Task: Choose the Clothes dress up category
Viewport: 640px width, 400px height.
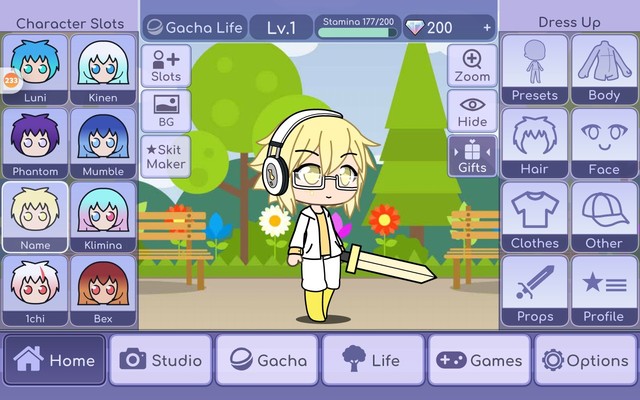Action: click(534, 216)
